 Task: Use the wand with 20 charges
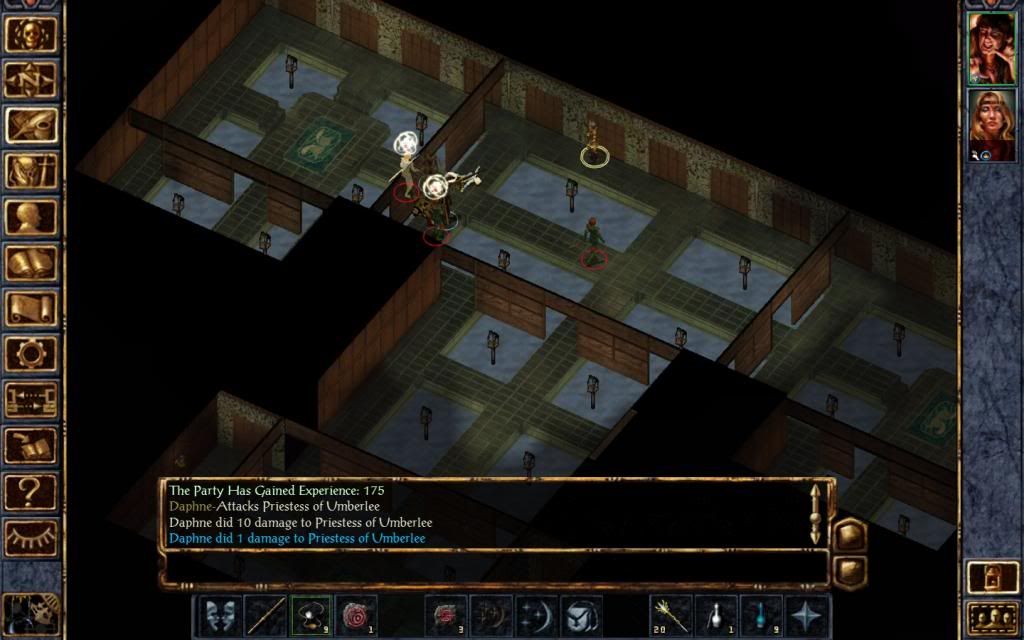point(671,616)
